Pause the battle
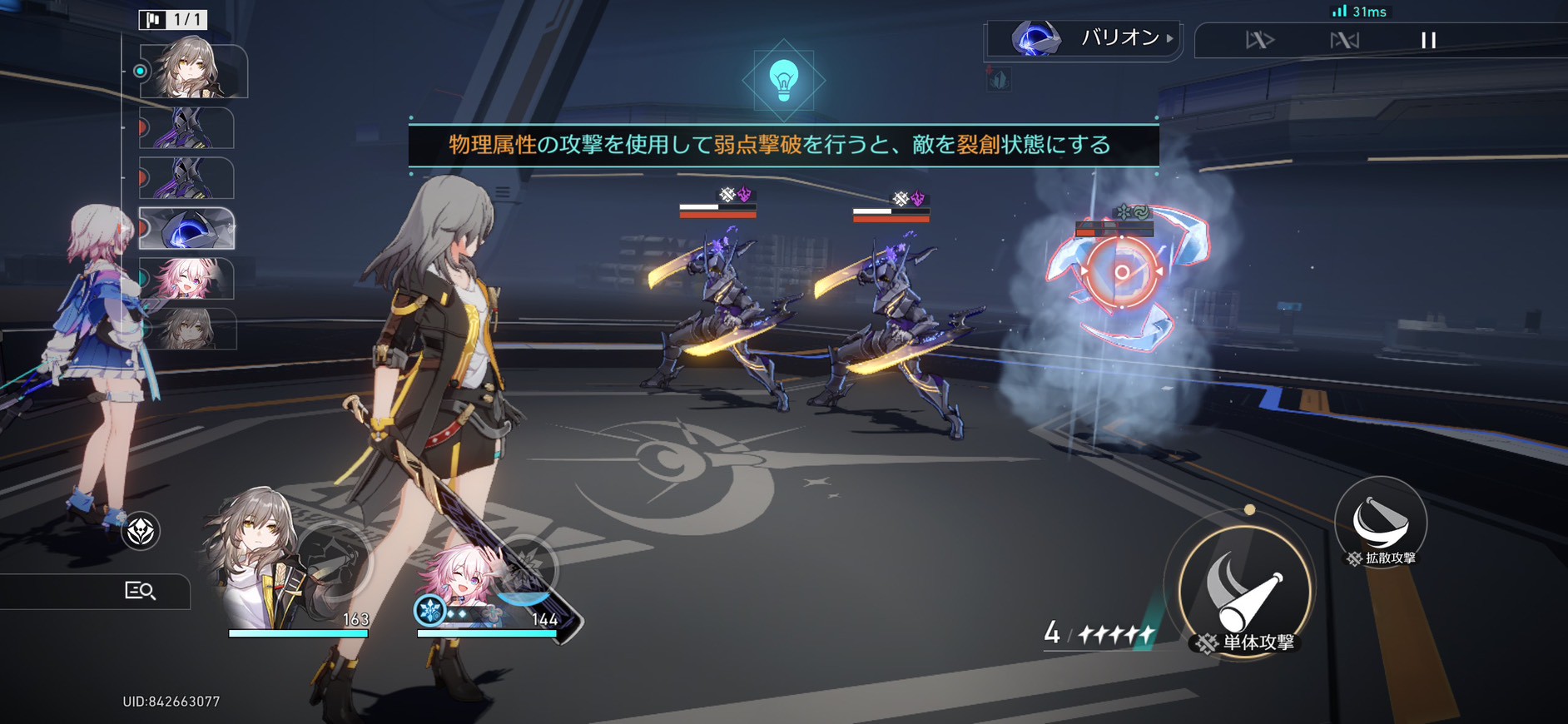This screenshot has height=724, width=1568. pyautogui.click(x=1428, y=40)
